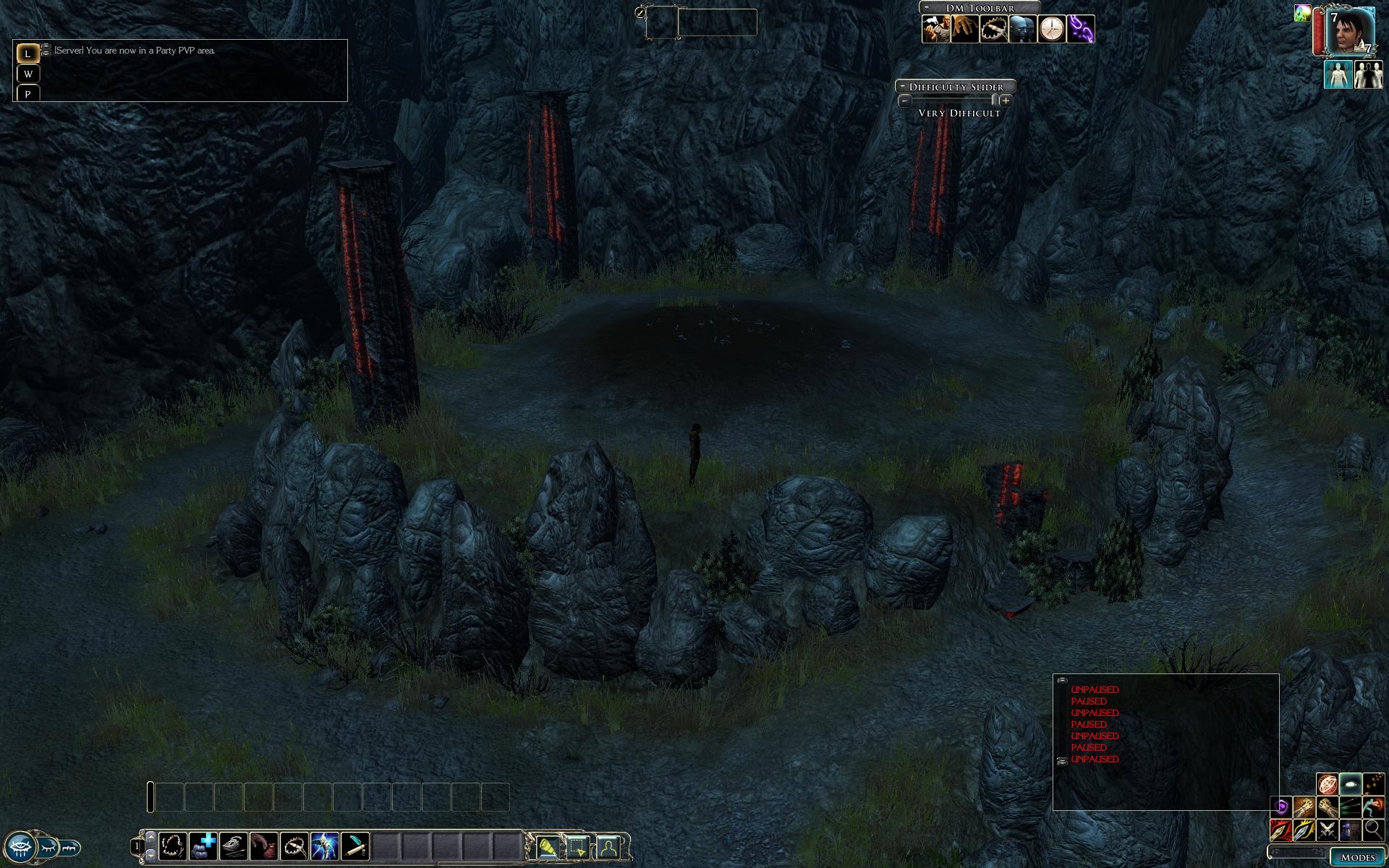Viewport: 1389px width, 868px height.
Task: Click the yellow character silhouette button
Action: [x=608, y=846]
